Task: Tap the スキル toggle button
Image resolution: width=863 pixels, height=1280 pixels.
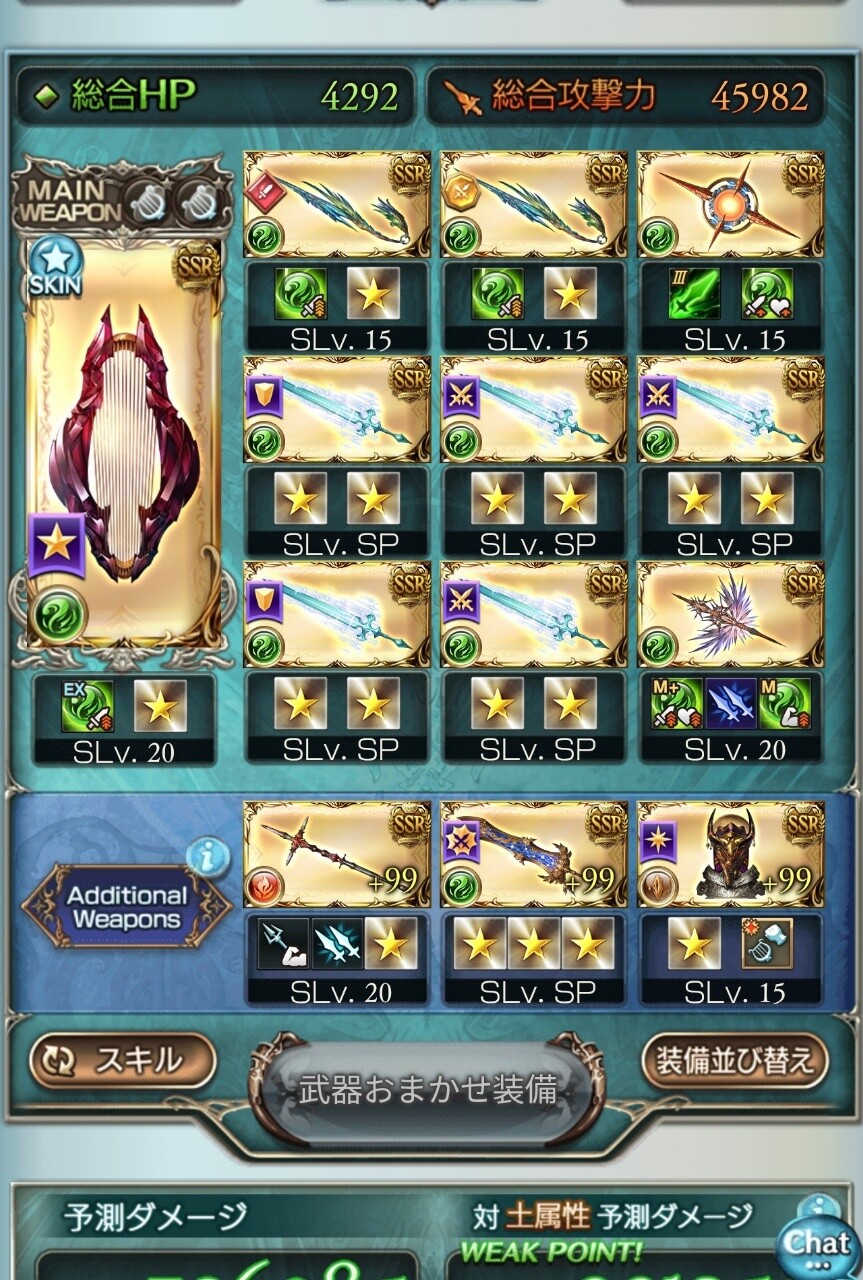Action: 123,1060
